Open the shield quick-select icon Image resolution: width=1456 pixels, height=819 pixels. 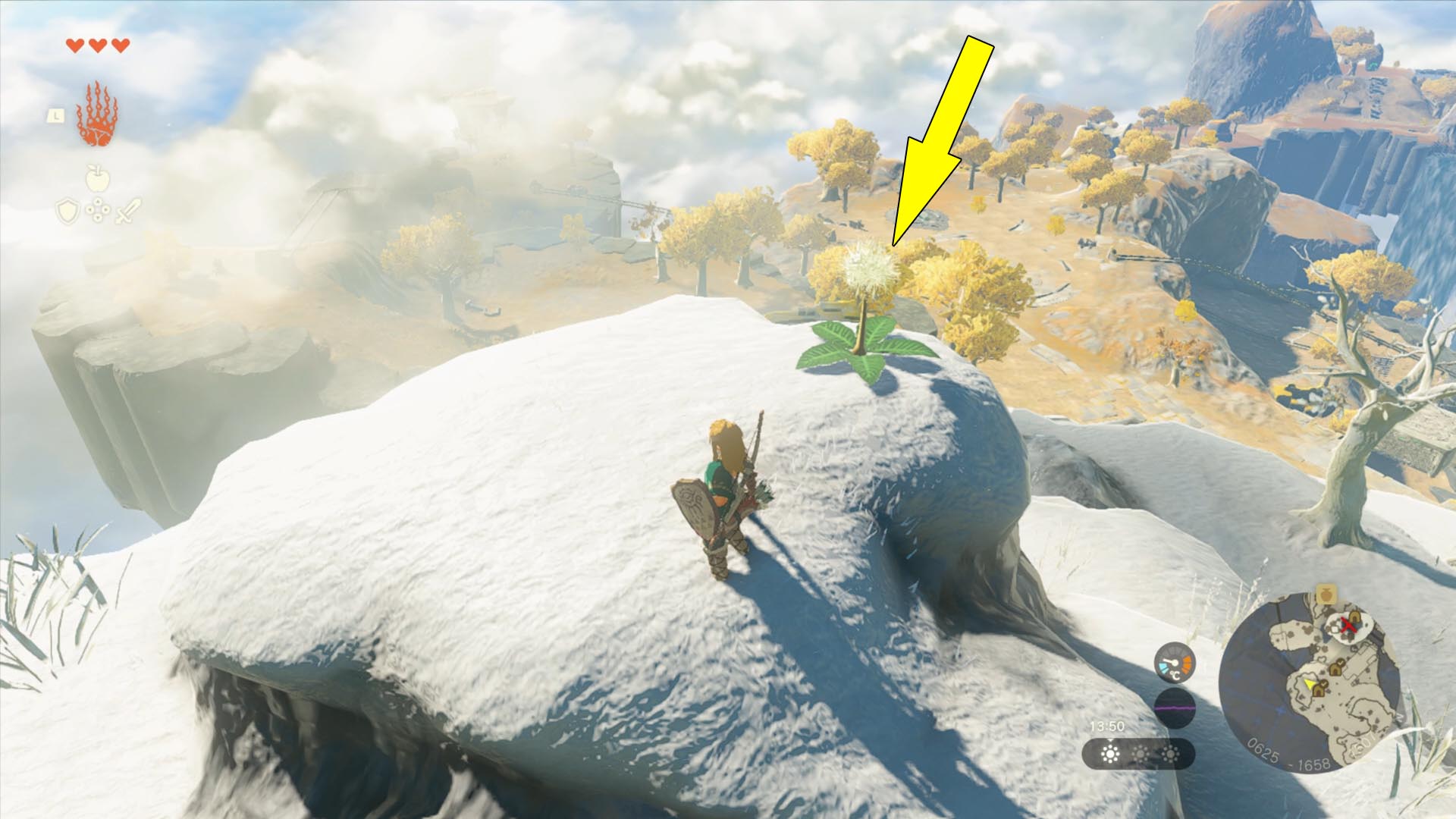coord(67,212)
